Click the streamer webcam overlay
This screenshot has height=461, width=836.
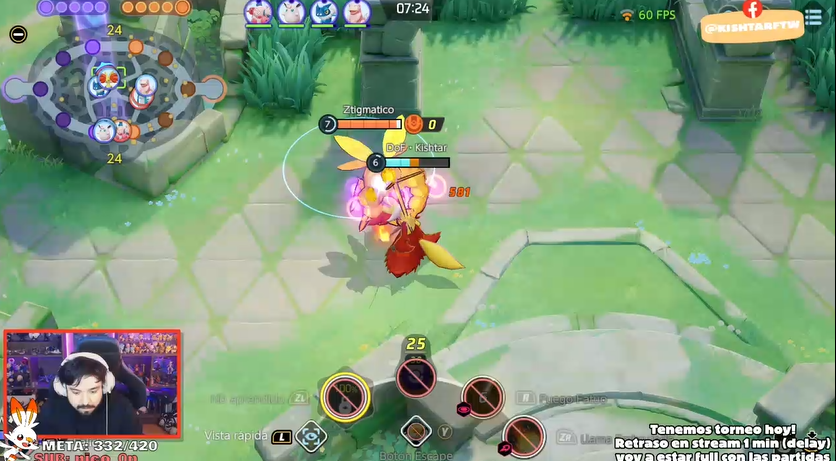coord(93,384)
